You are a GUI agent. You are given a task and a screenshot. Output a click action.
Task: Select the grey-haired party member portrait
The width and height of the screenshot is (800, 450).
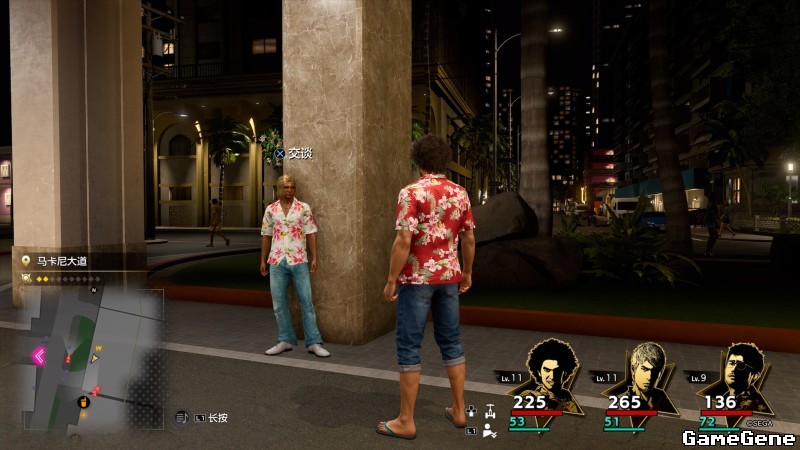coord(644,368)
